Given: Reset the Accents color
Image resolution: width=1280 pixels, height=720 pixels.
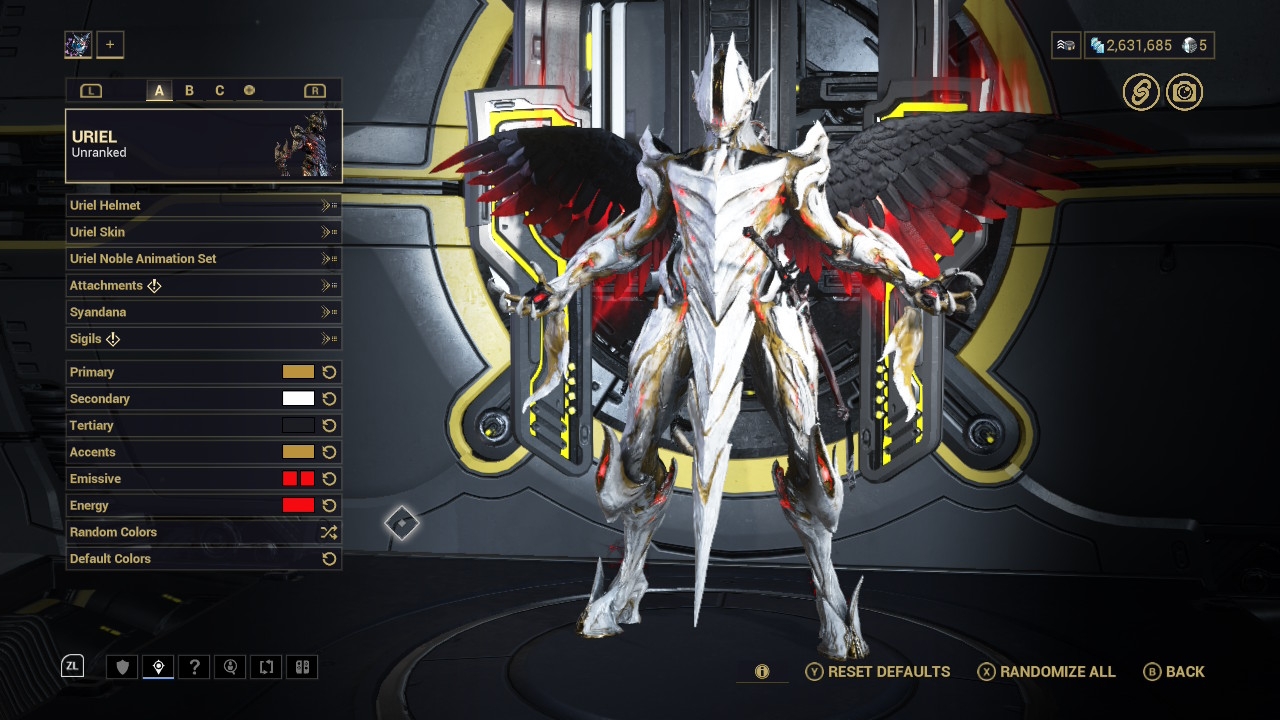Looking at the screenshot, I should click(329, 452).
